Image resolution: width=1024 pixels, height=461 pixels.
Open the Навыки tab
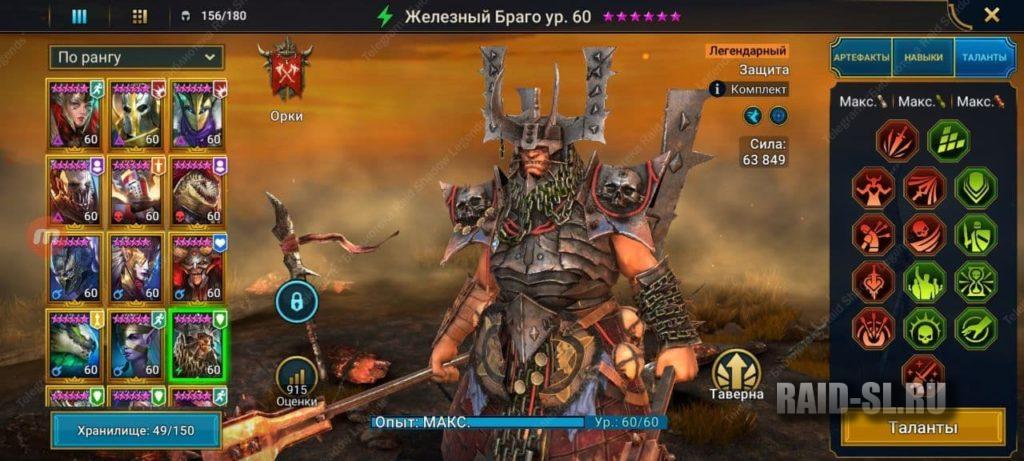(x=922, y=57)
